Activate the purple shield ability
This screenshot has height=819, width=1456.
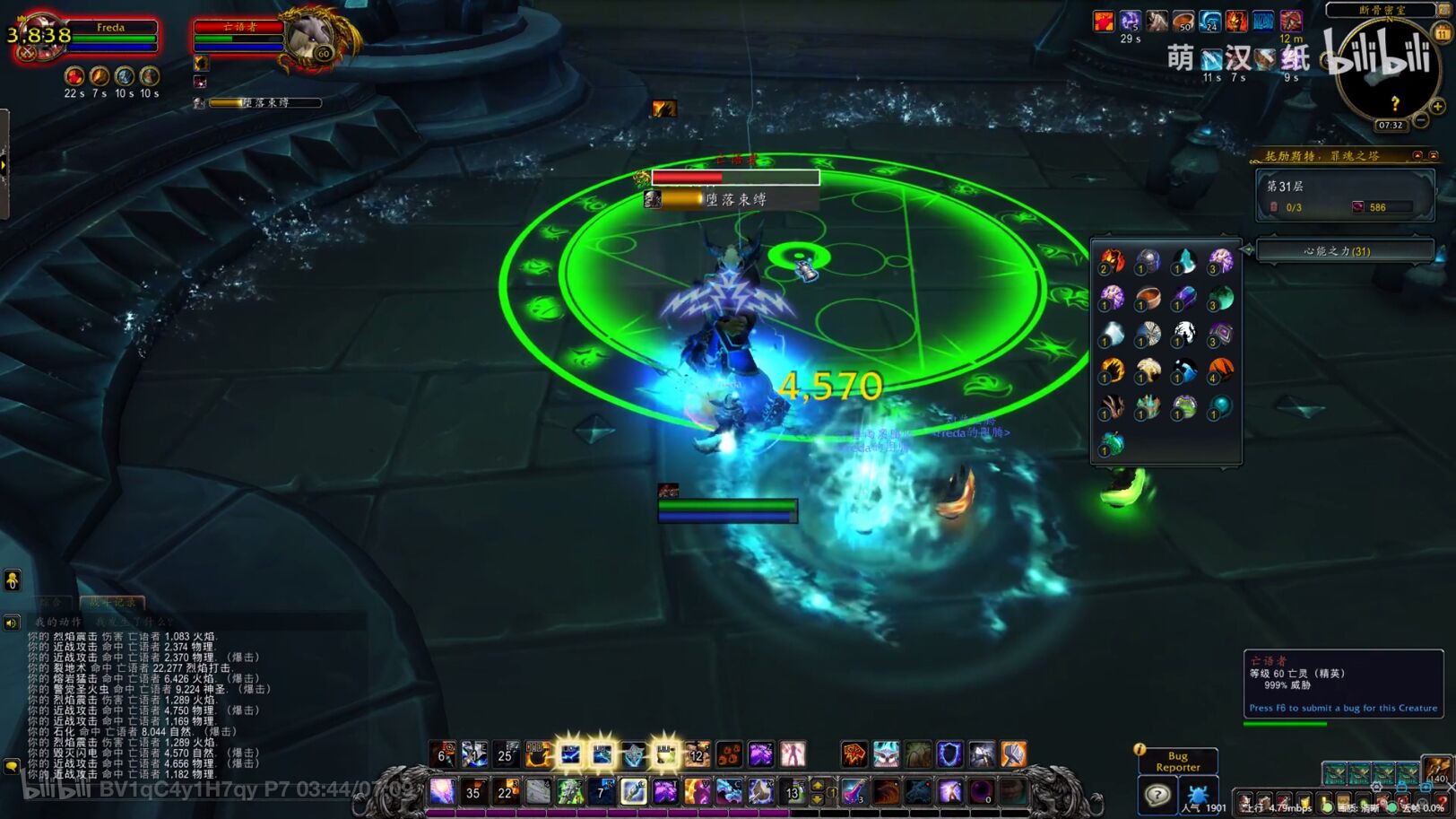(949, 754)
